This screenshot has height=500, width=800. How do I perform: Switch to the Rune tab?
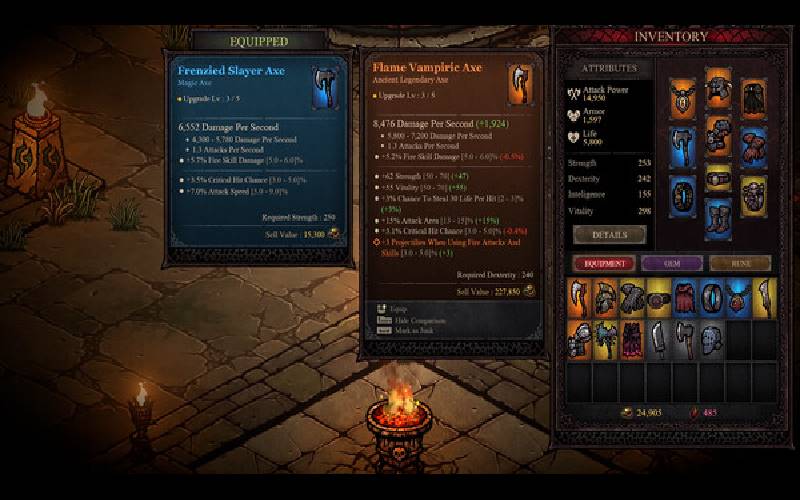(x=740, y=264)
